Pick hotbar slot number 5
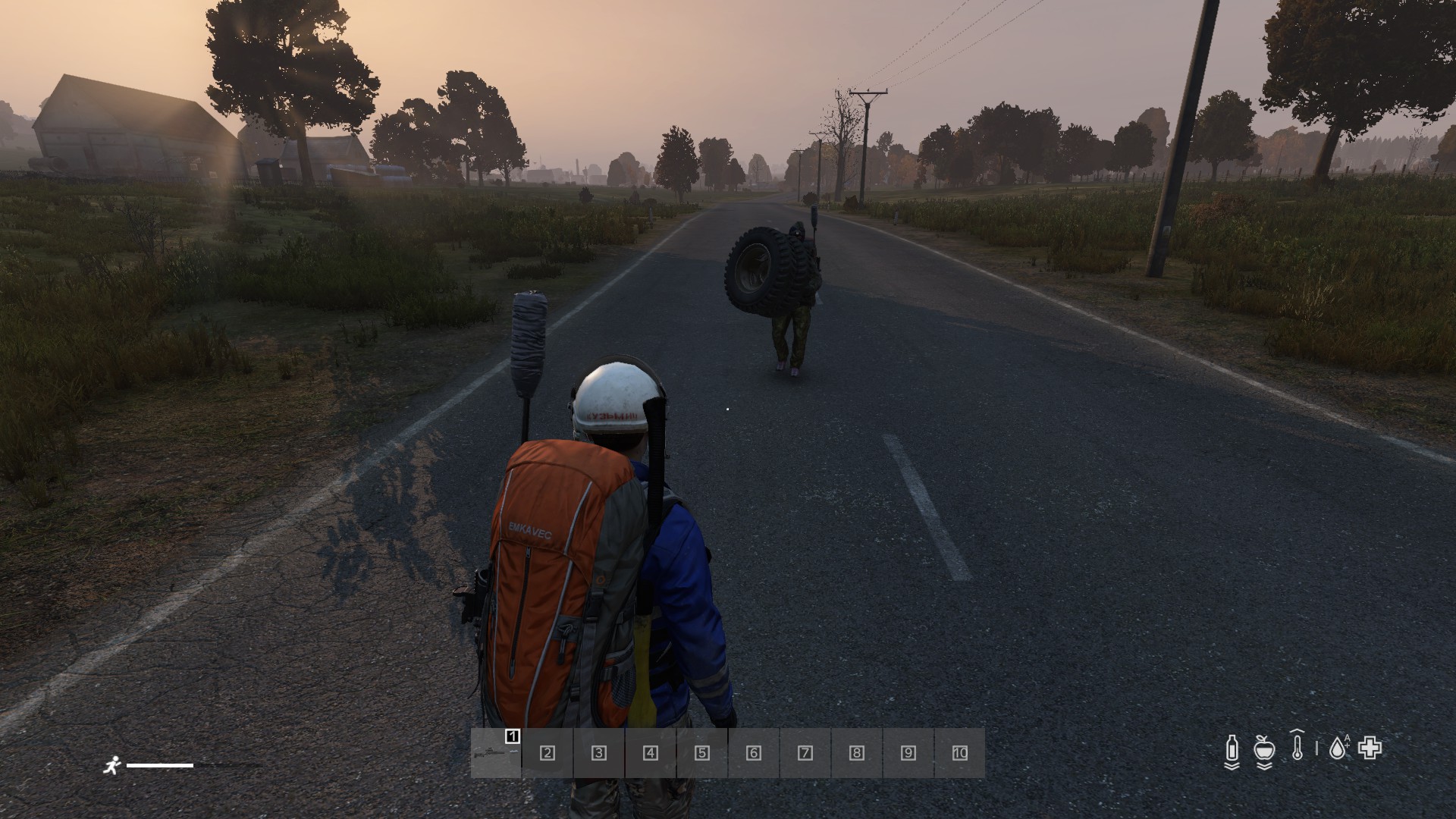 click(701, 753)
